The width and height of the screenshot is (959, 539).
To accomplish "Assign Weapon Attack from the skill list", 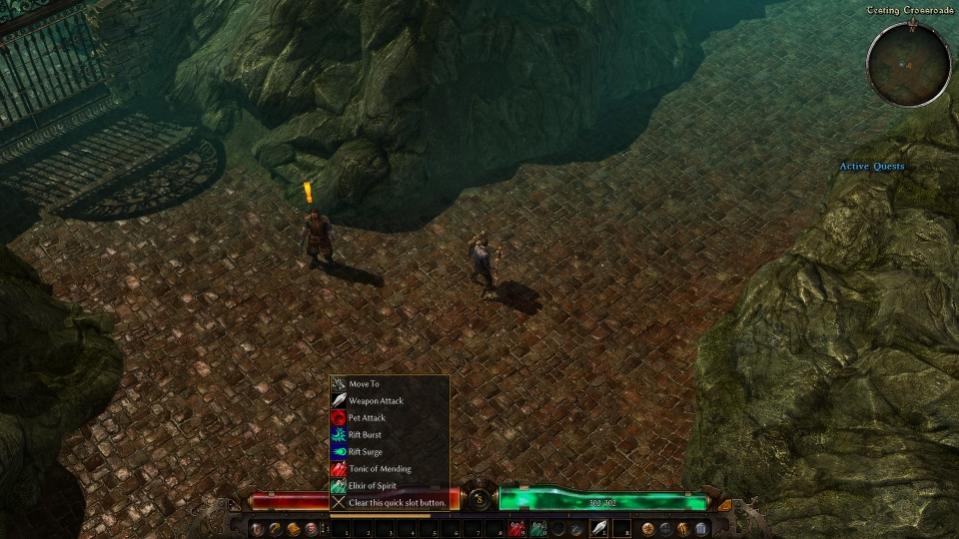I will pyautogui.click(x=375, y=401).
